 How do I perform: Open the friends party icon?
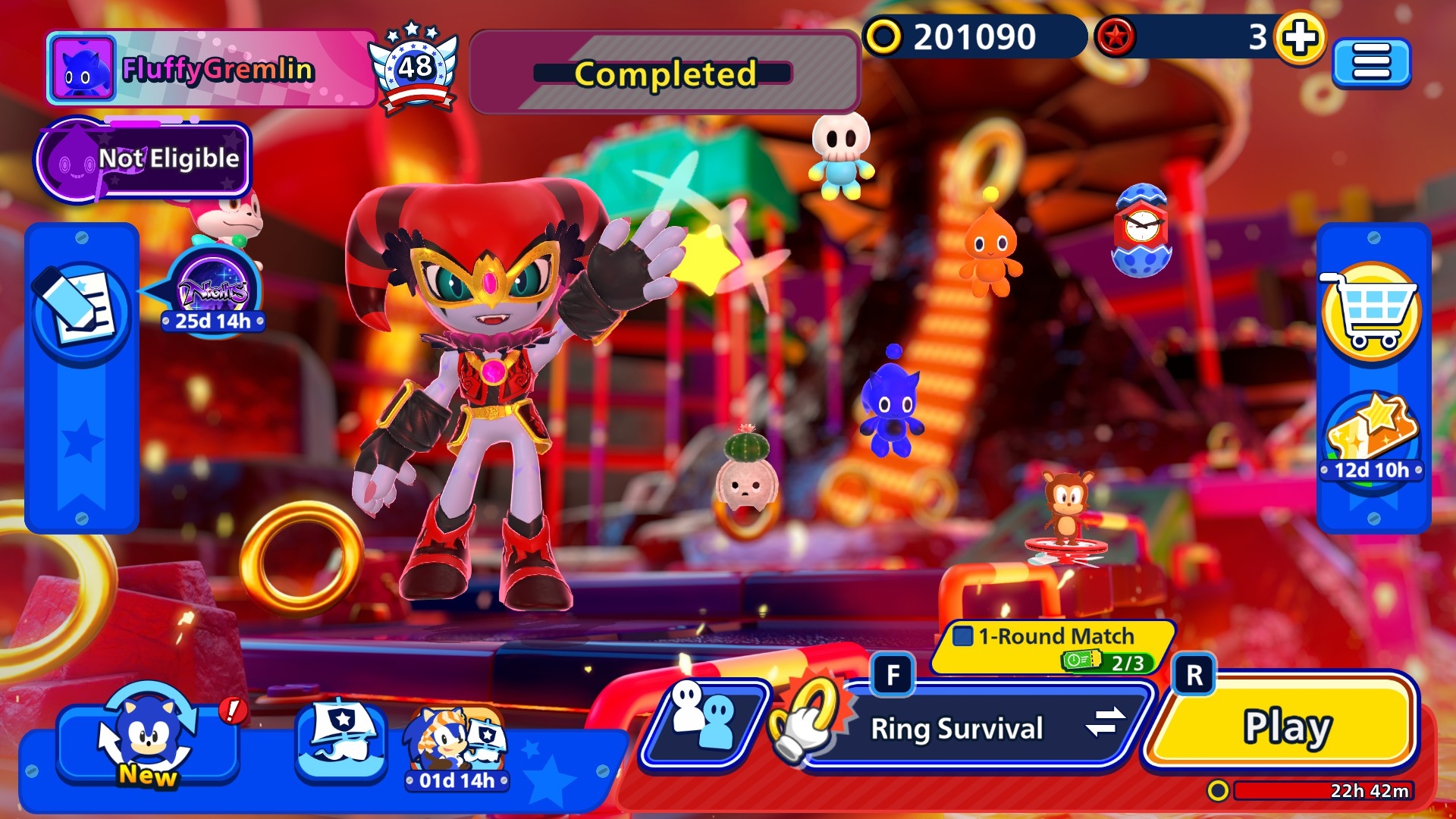pos(704,721)
